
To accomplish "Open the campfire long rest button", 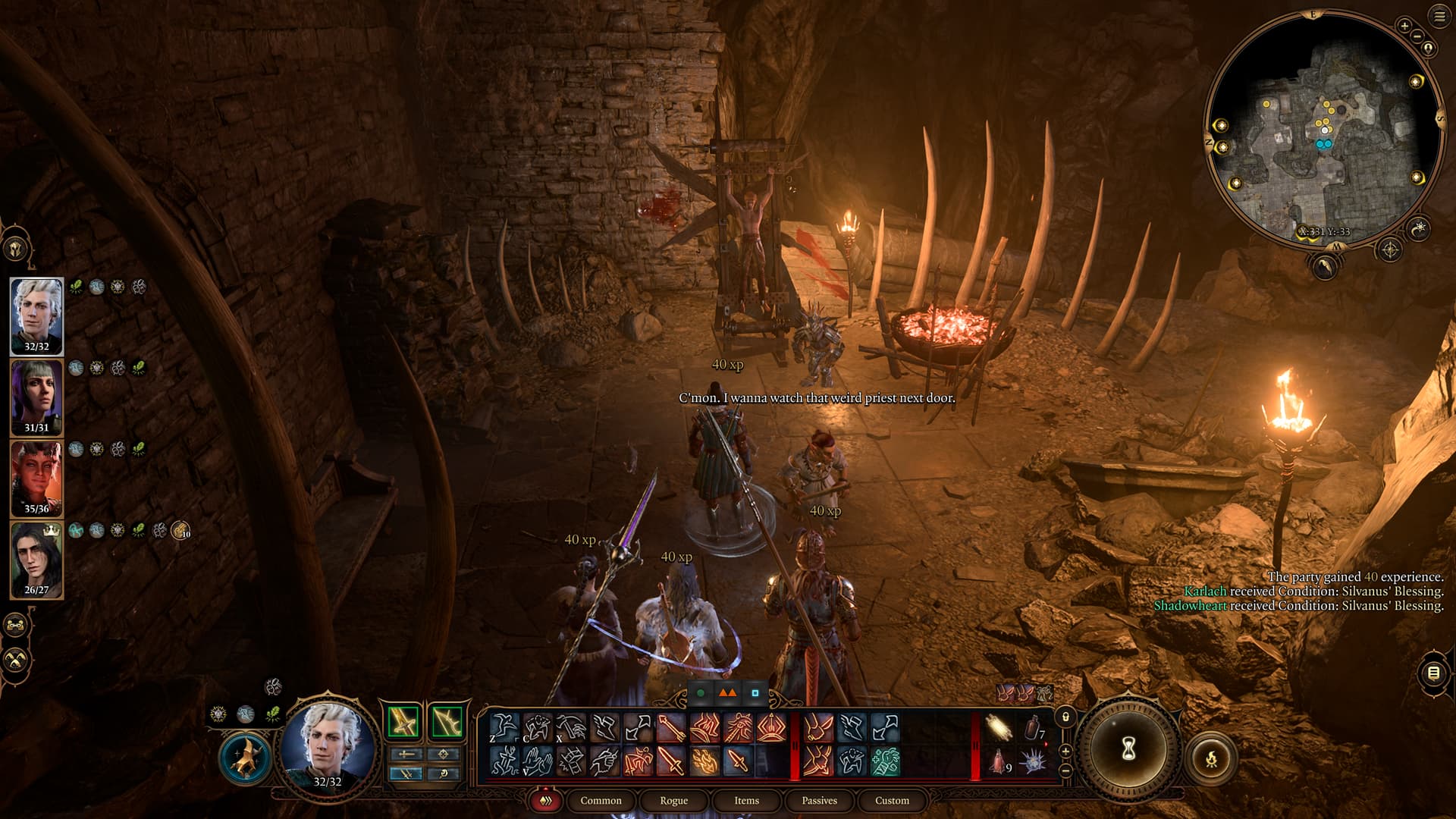I will [x=1211, y=758].
